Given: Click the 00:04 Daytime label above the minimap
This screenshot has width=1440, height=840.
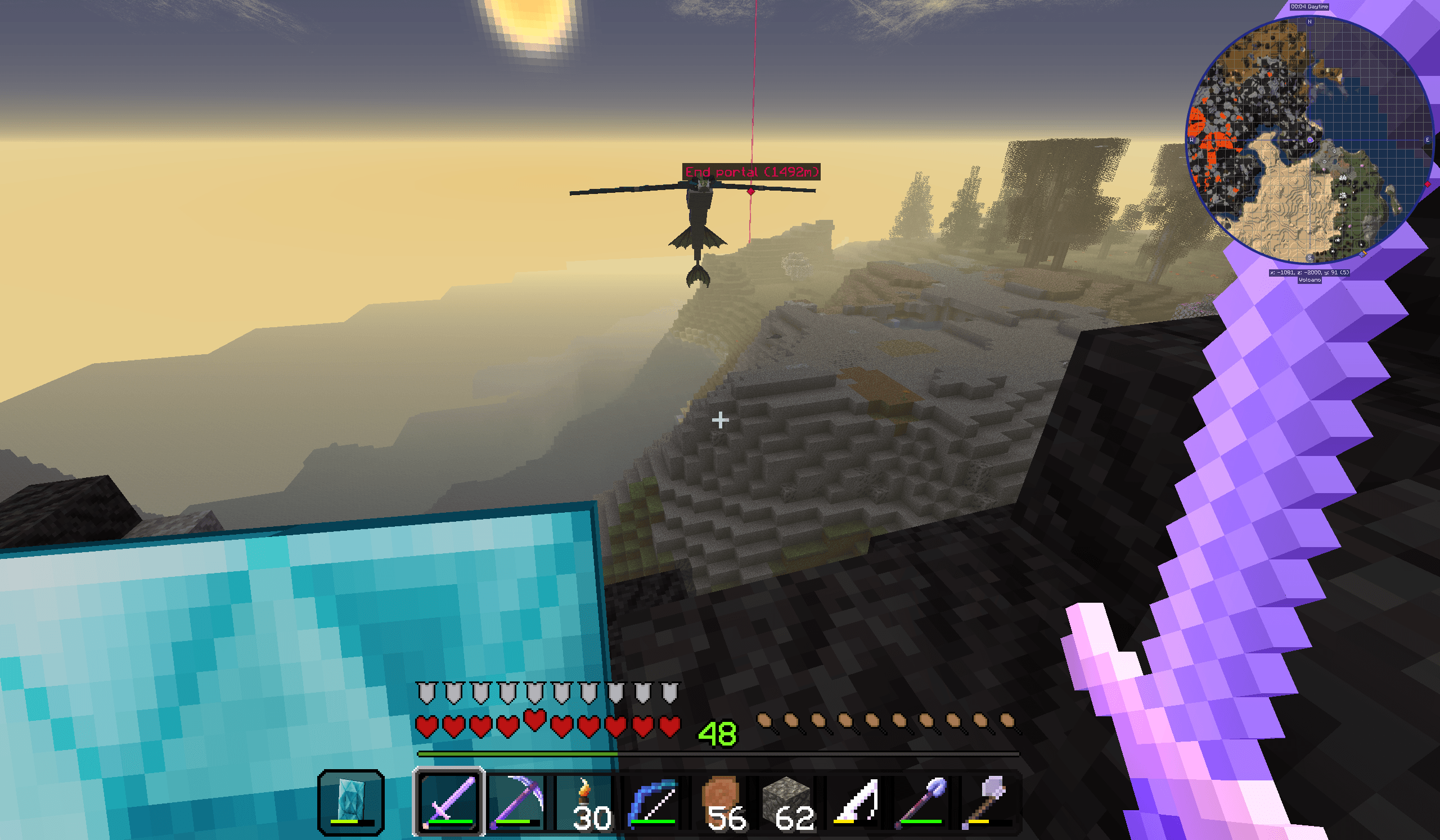Looking at the screenshot, I should 1309,6.
